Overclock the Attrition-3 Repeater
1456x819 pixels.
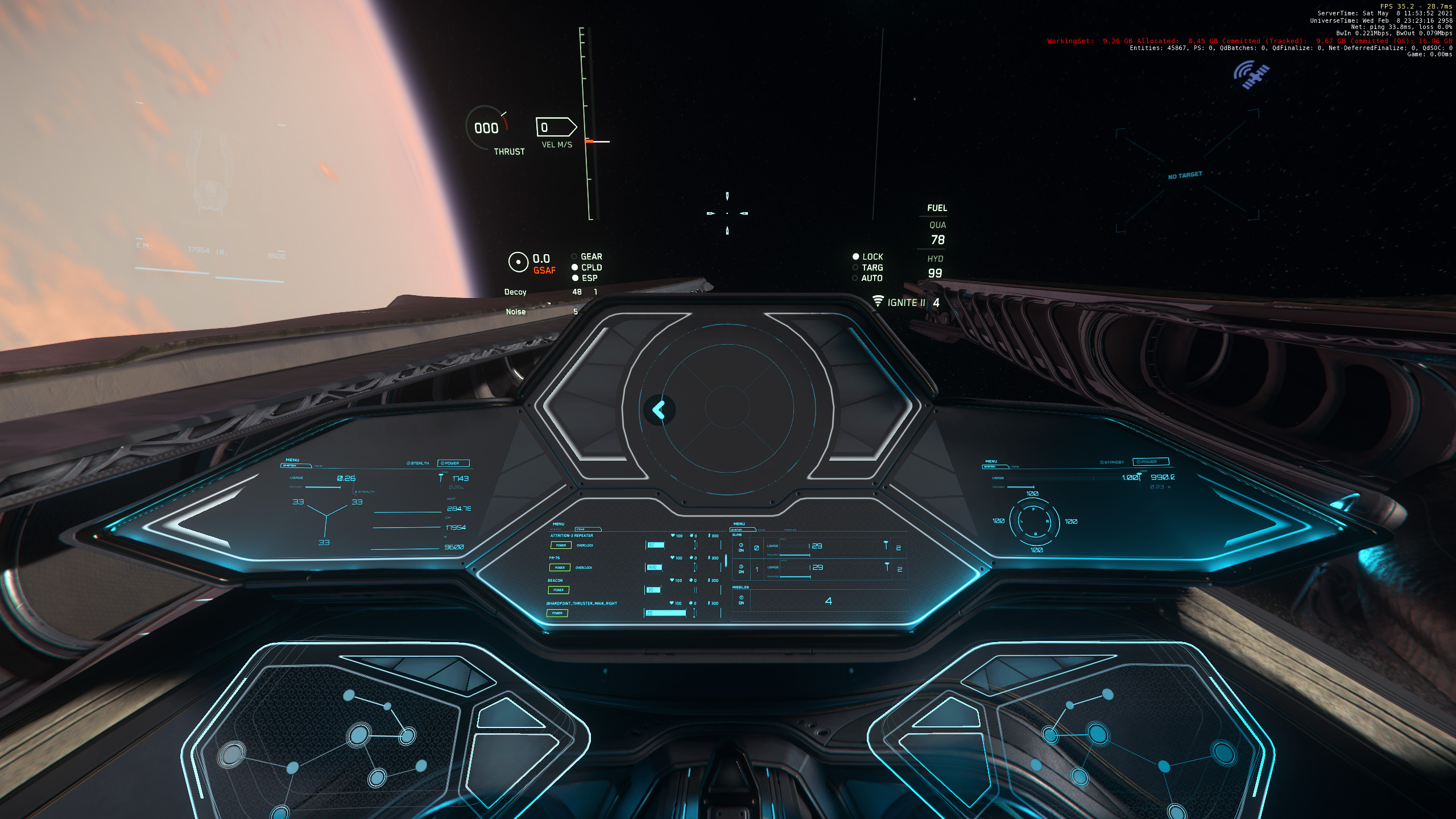tap(585, 545)
